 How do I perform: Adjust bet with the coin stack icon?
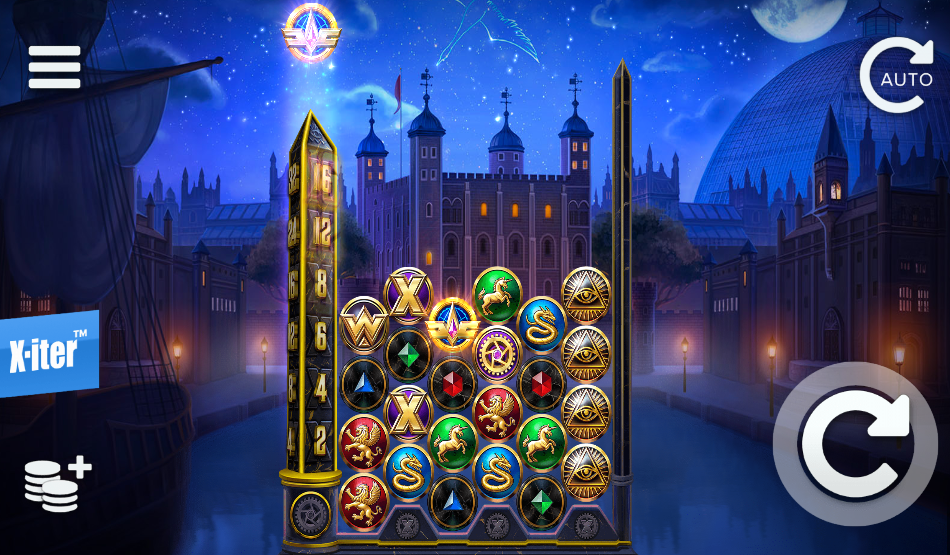(x=57, y=485)
